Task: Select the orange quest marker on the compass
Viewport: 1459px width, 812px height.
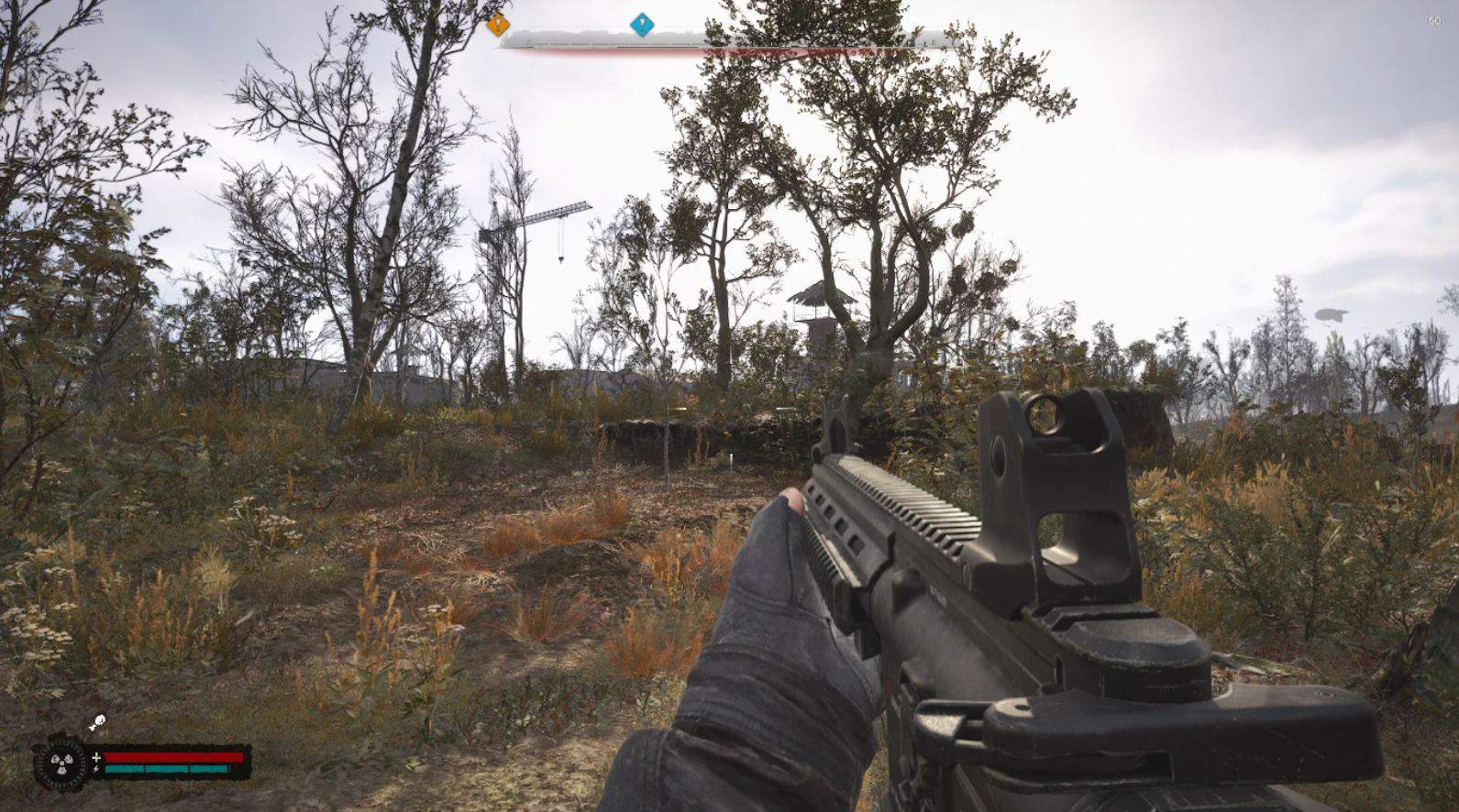Action: pos(498,25)
